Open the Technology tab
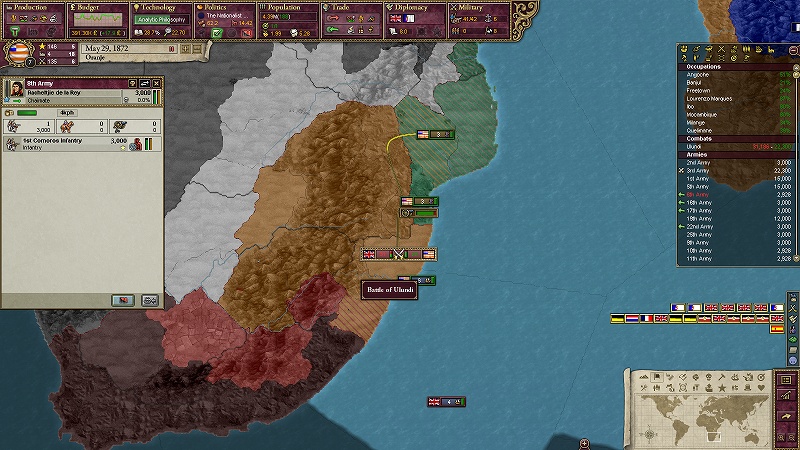 (x=160, y=7)
